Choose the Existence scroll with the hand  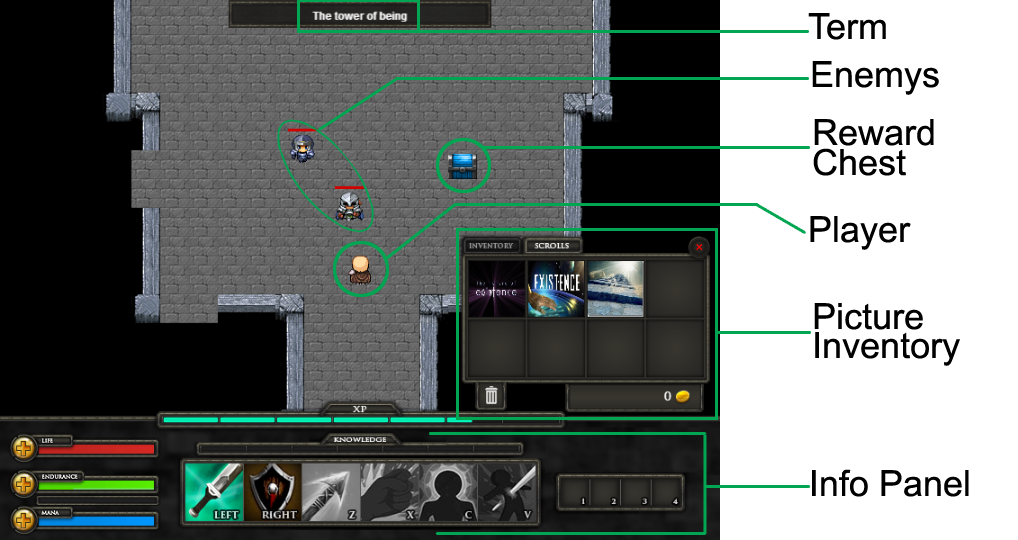click(x=555, y=289)
